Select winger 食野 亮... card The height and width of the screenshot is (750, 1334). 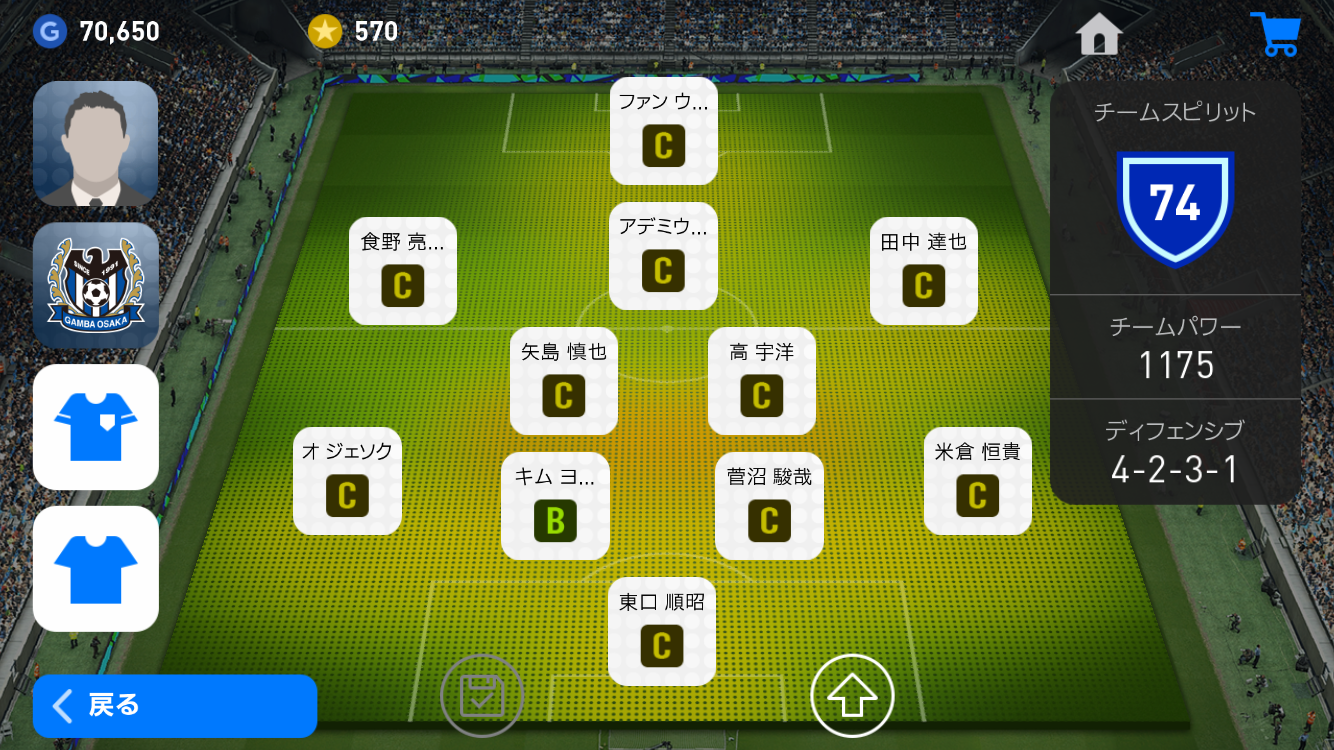pyautogui.click(x=402, y=271)
